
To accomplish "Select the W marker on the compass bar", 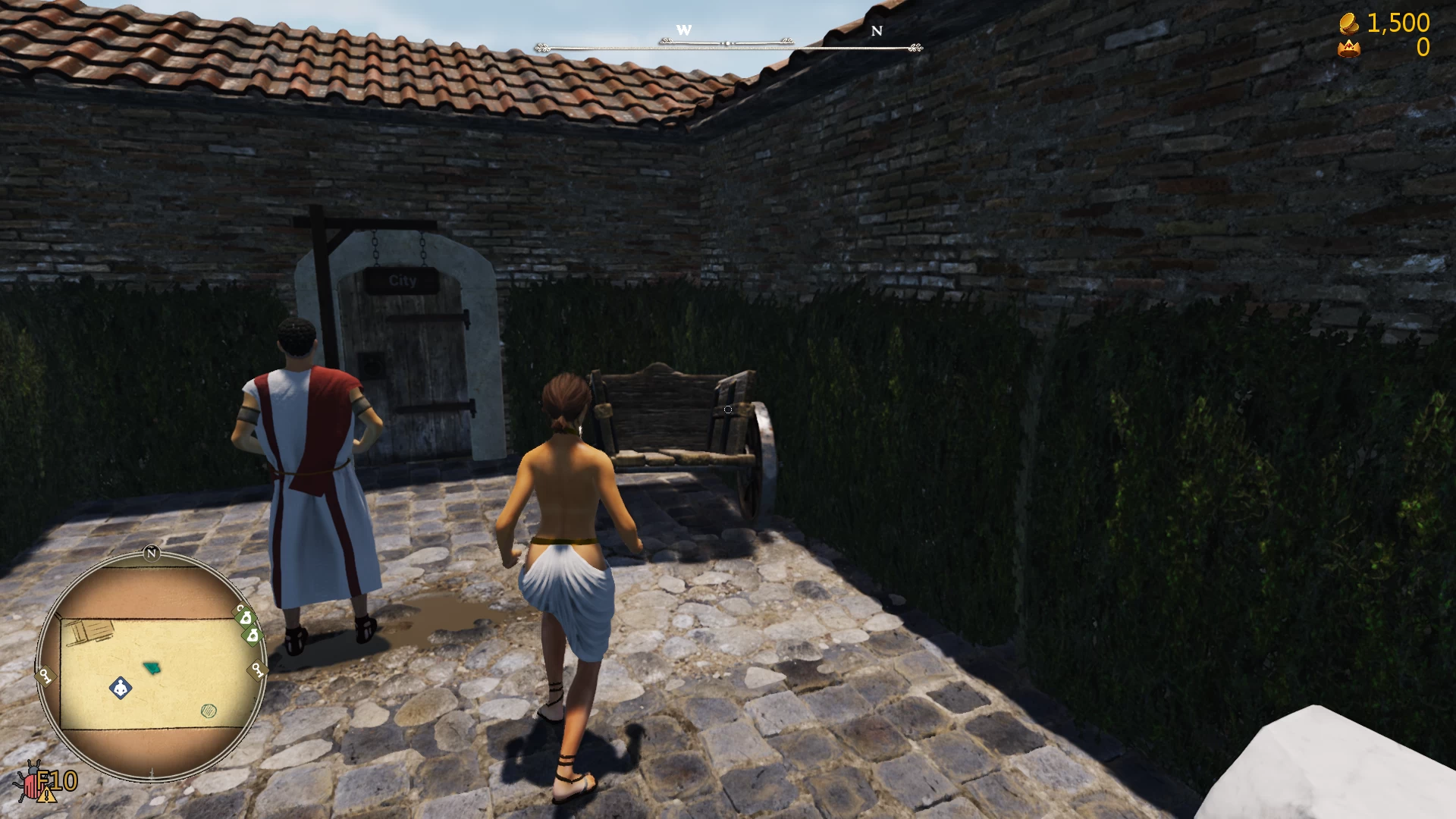I will pyautogui.click(x=685, y=30).
